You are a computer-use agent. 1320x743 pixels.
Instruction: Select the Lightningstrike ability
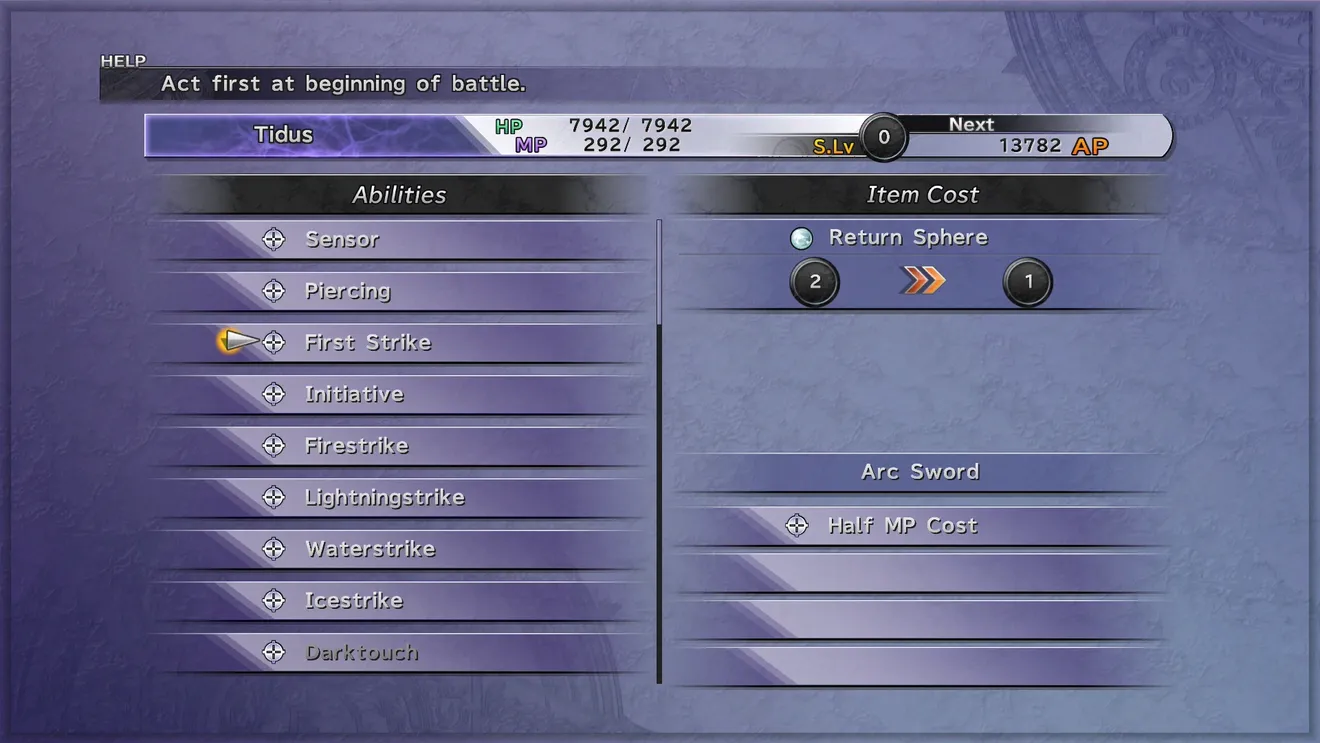coord(384,498)
